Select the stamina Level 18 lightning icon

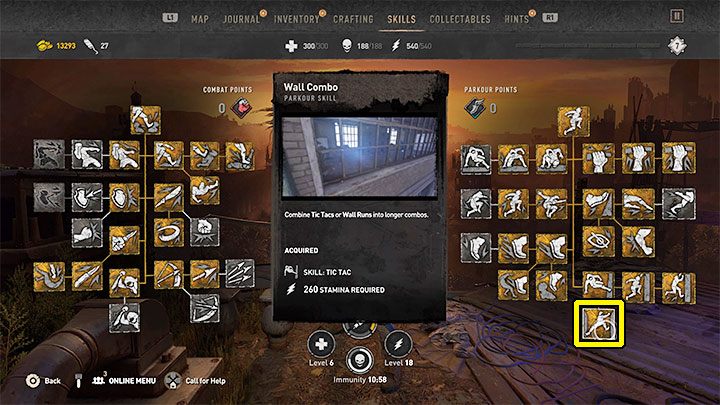pos(398,340)
